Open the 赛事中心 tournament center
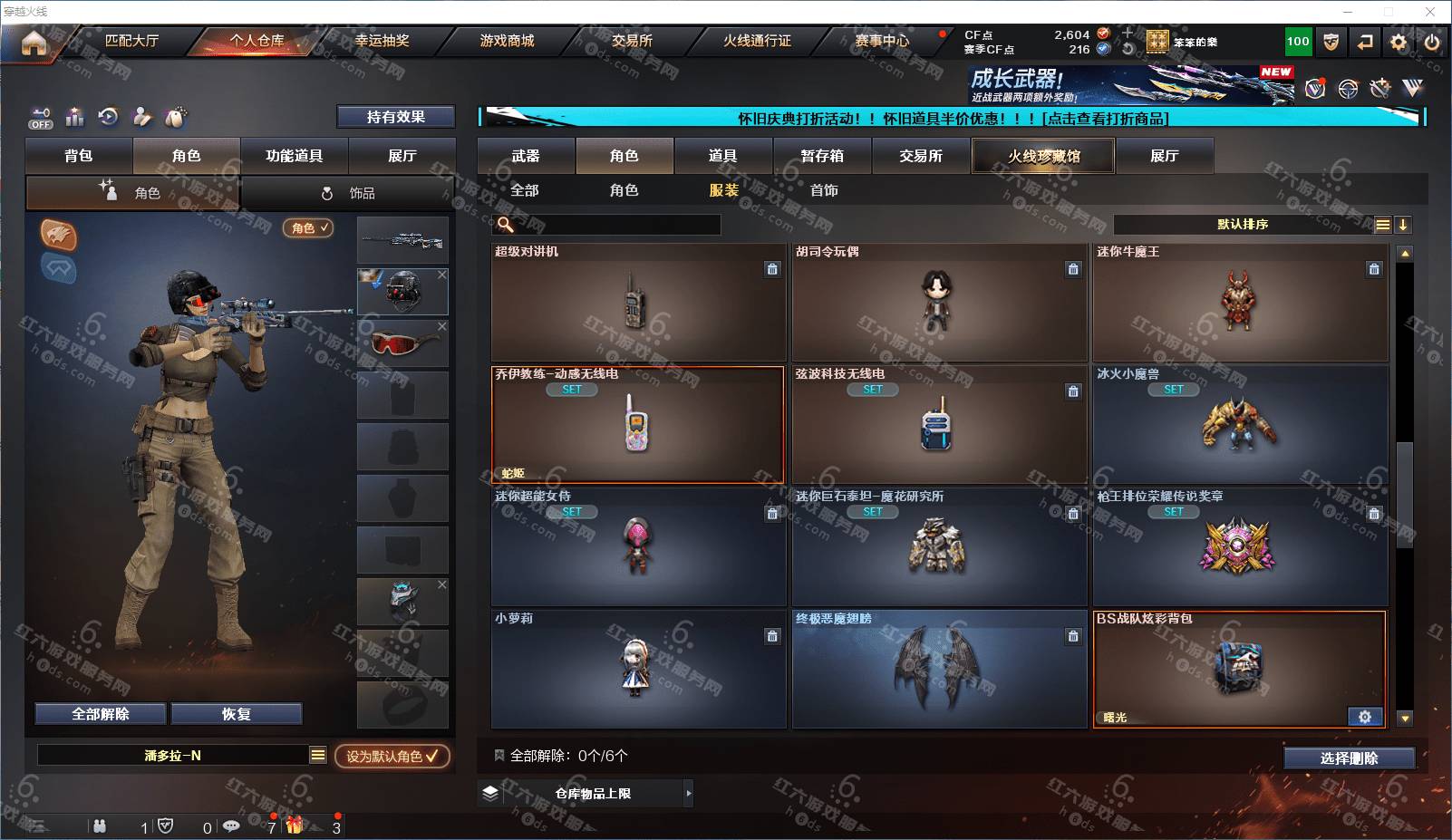This screenshot has height=840, width=1452. 881,41
